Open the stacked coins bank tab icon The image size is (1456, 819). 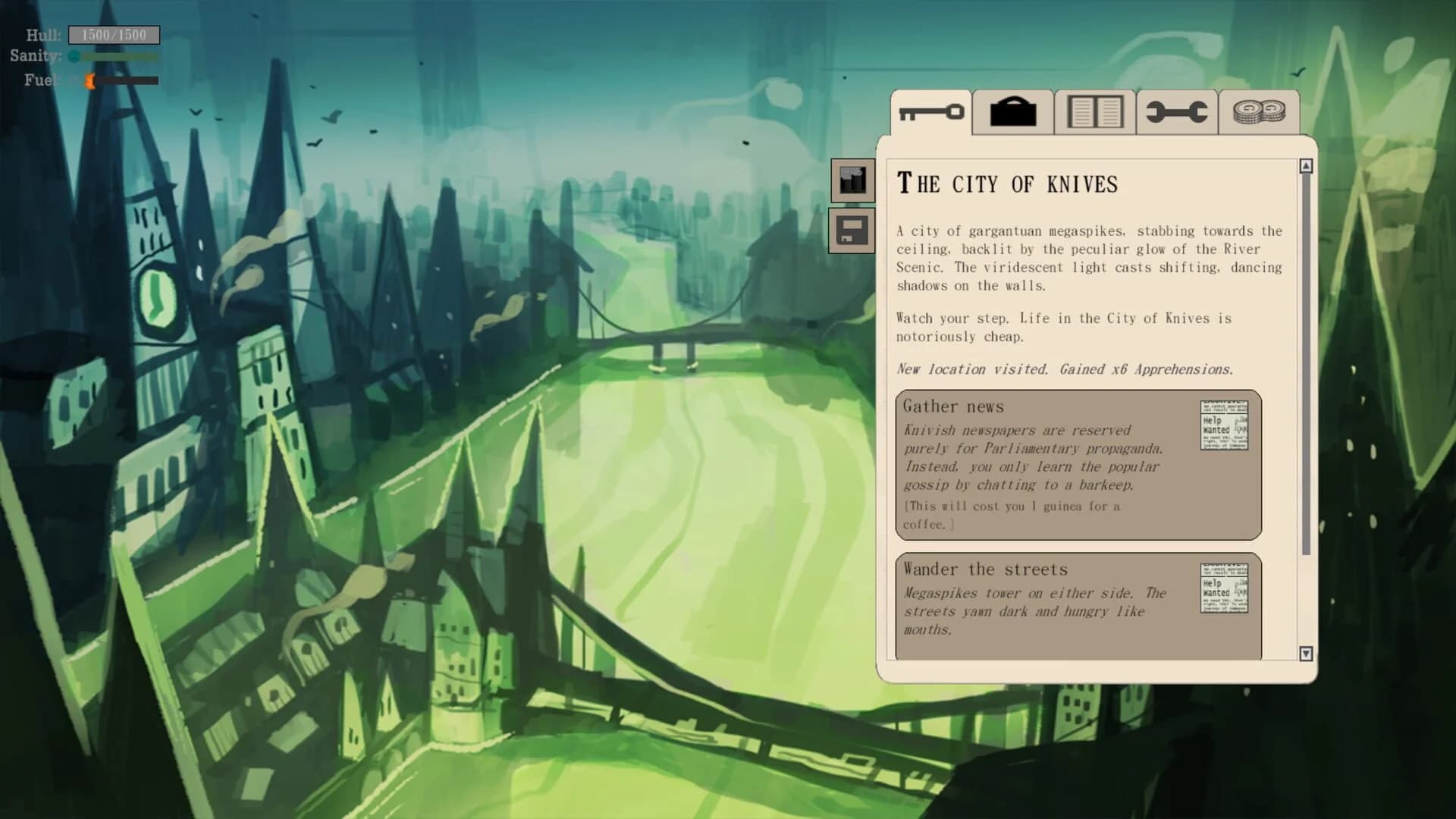pos(1258,112)
